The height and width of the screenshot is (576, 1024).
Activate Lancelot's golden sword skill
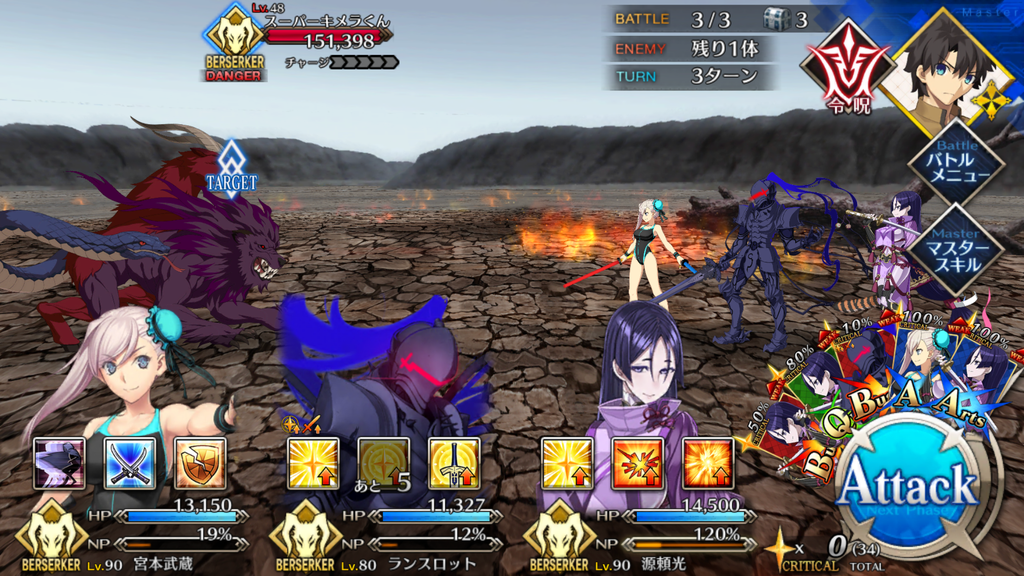[454, 463]
